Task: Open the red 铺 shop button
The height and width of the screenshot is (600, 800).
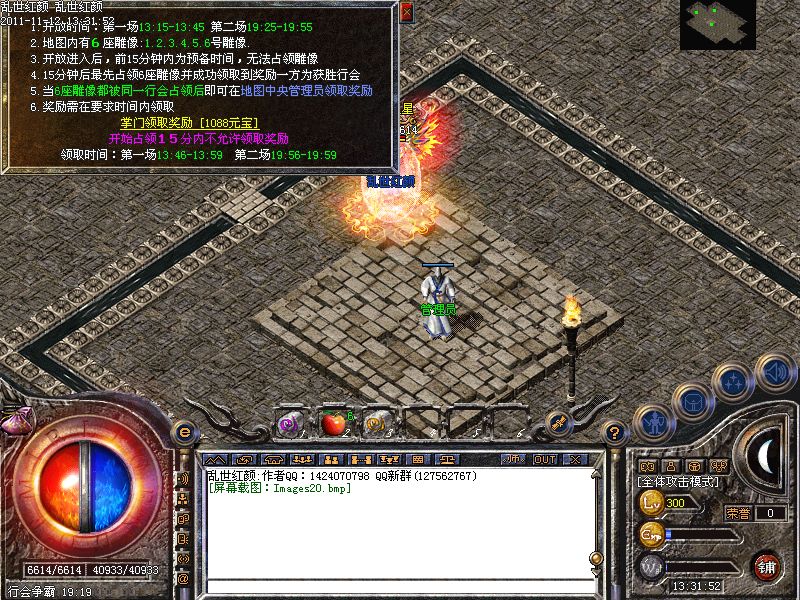Action: [767, 566]
